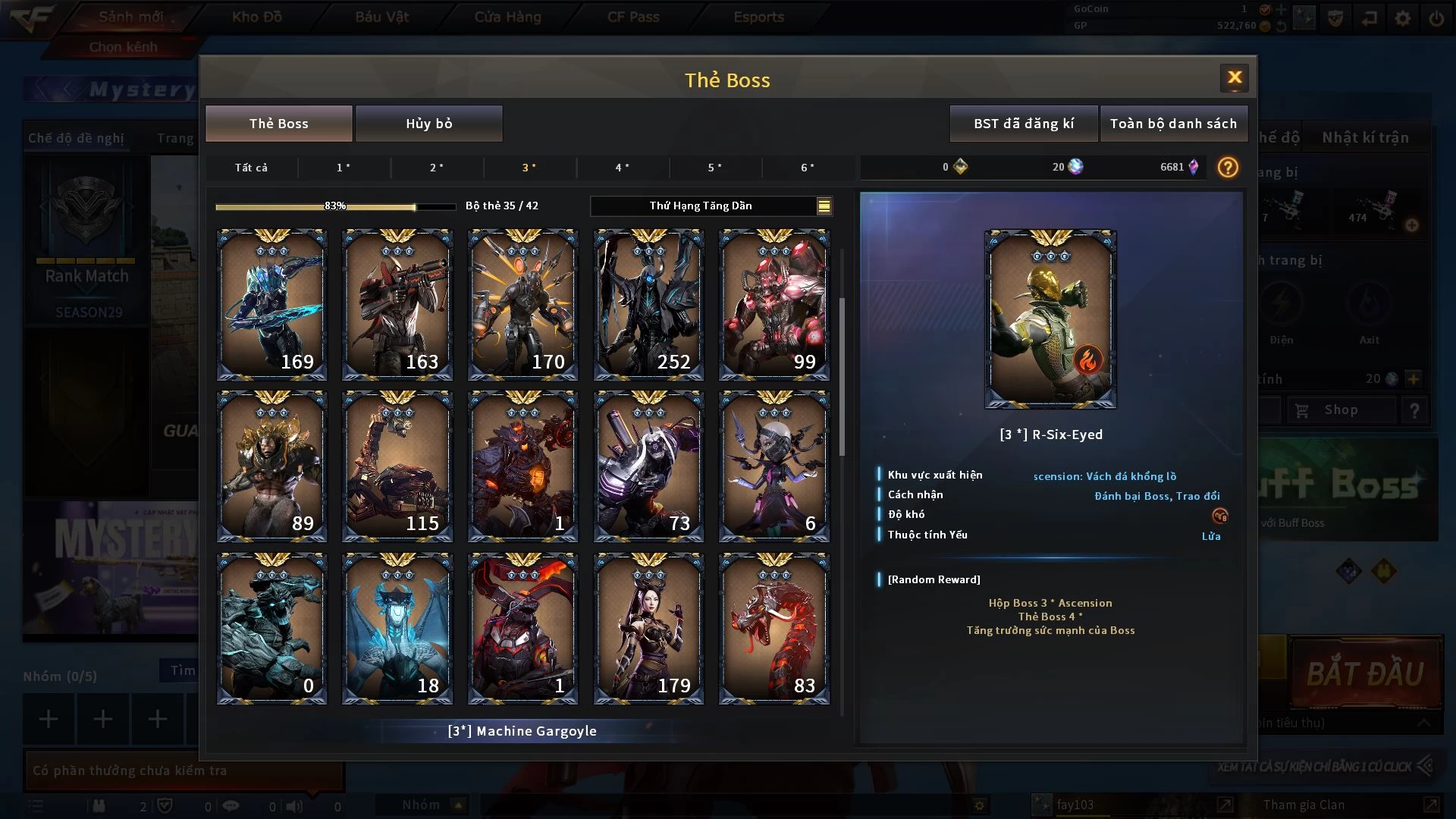Viewport: 1456px width, 819px height.
Task: Click the yellow question mark help icon
Action: click(1227, 167)
